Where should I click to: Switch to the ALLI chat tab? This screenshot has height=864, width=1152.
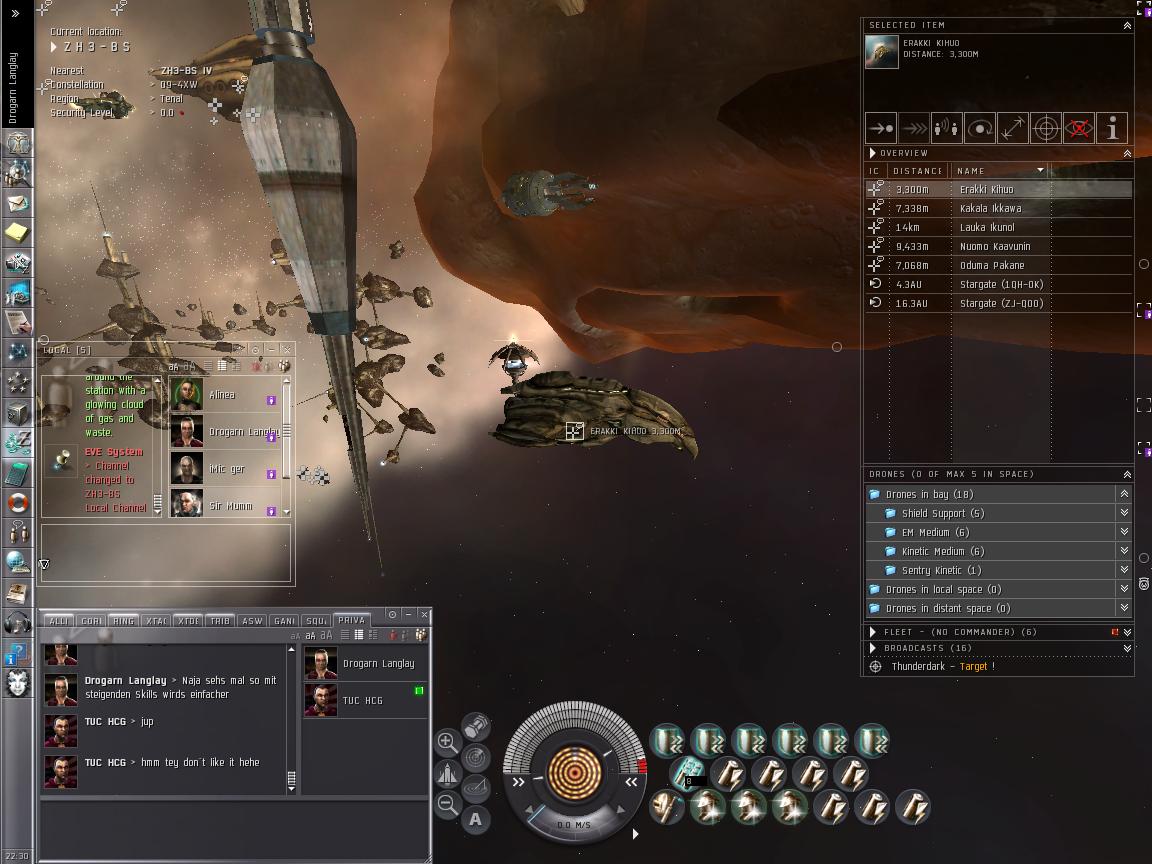click(x=59, y=621)
